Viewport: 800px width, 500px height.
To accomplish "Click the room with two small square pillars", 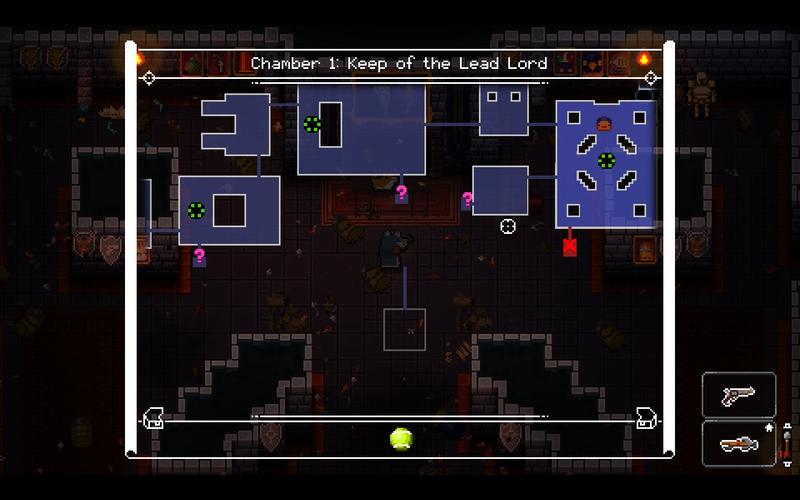I will tap(504, 110).
